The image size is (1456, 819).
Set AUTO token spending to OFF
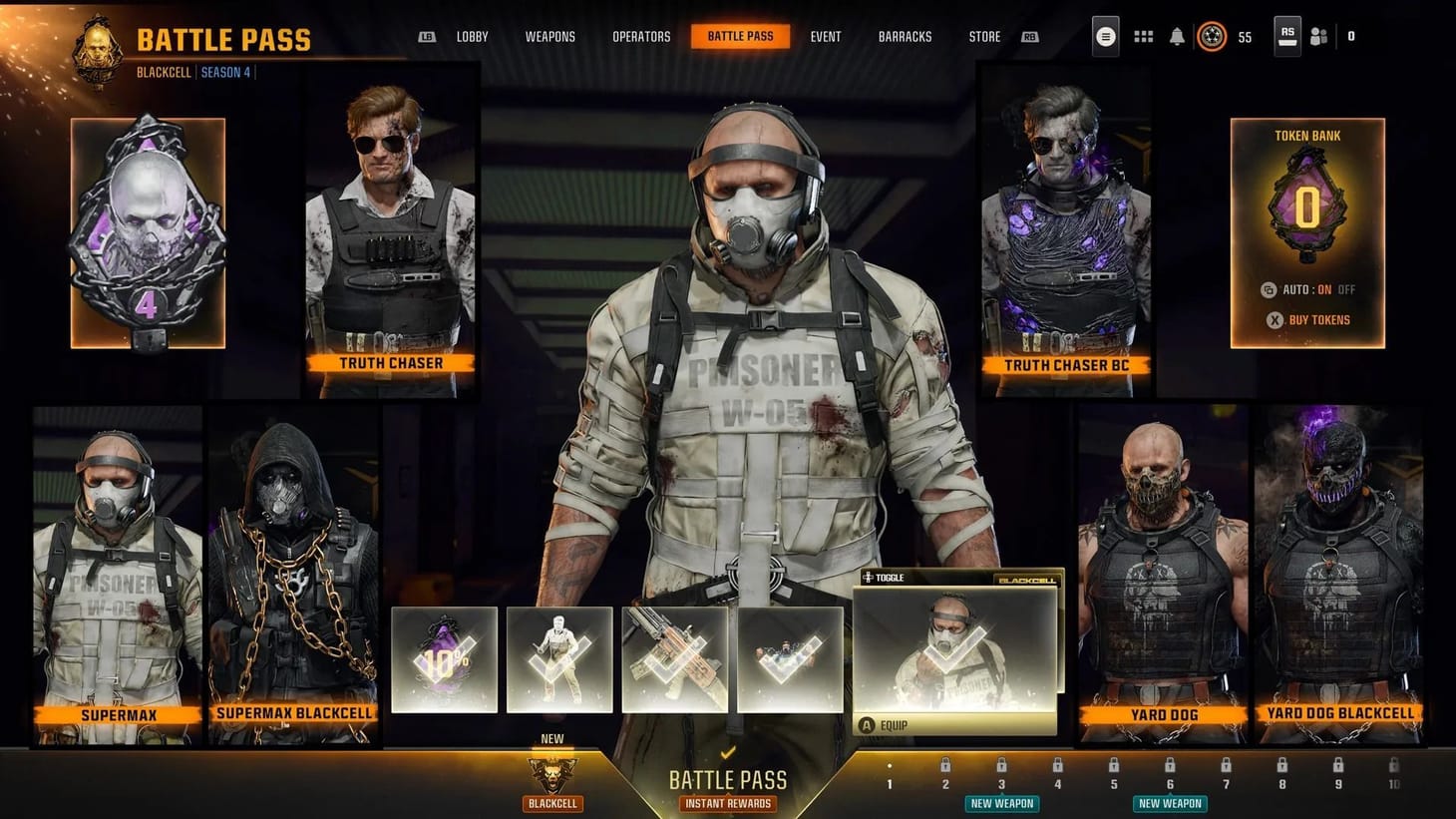[1346, 289]
